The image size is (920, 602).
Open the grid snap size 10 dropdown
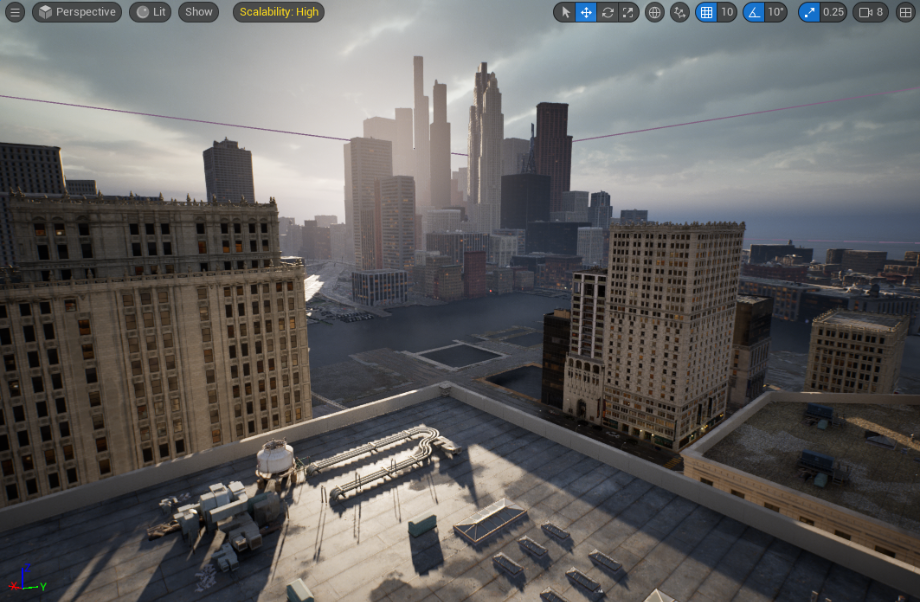point(727,12)
